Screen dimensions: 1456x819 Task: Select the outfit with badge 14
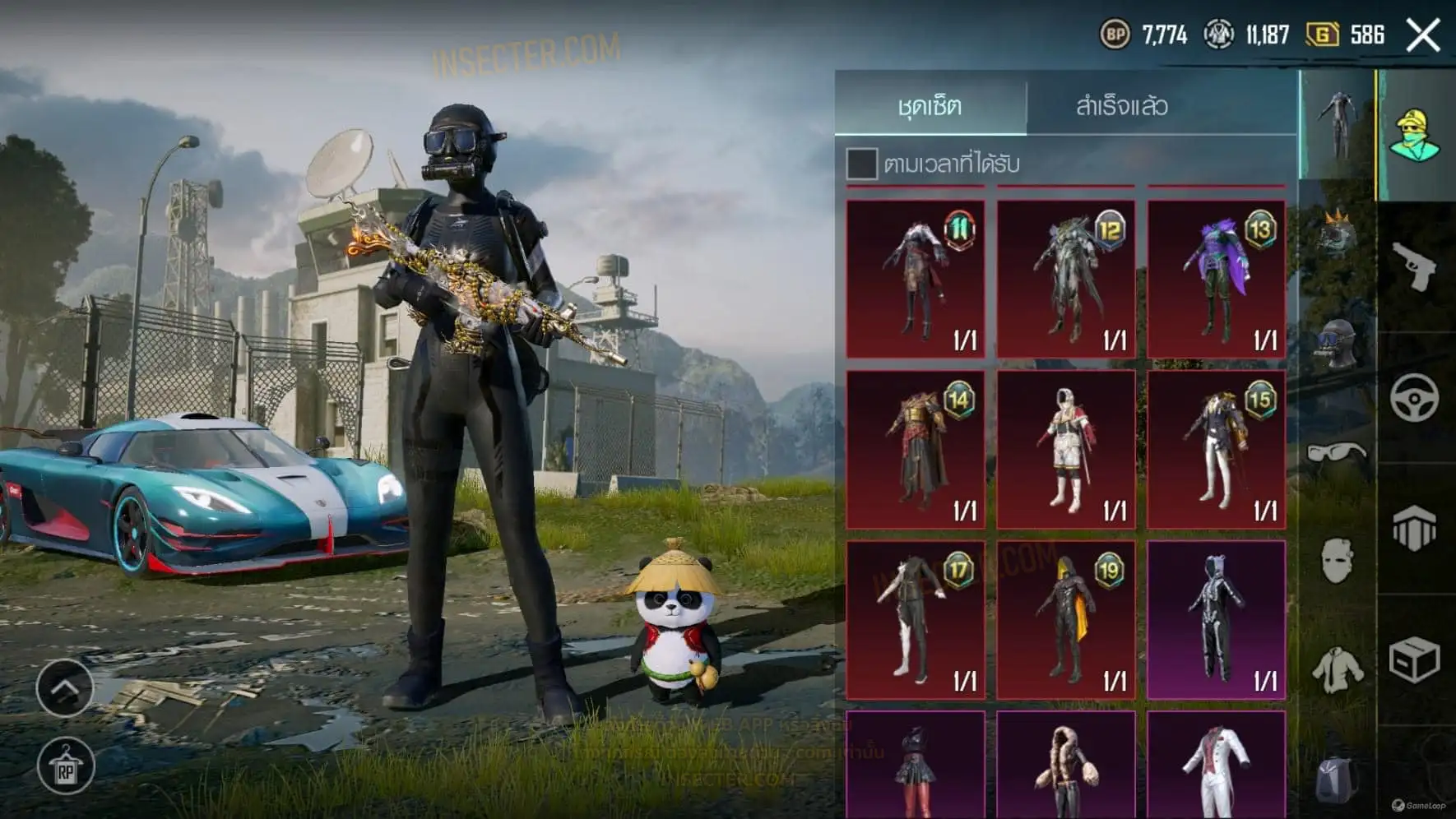pyautogui.click(x=916, y=449)
